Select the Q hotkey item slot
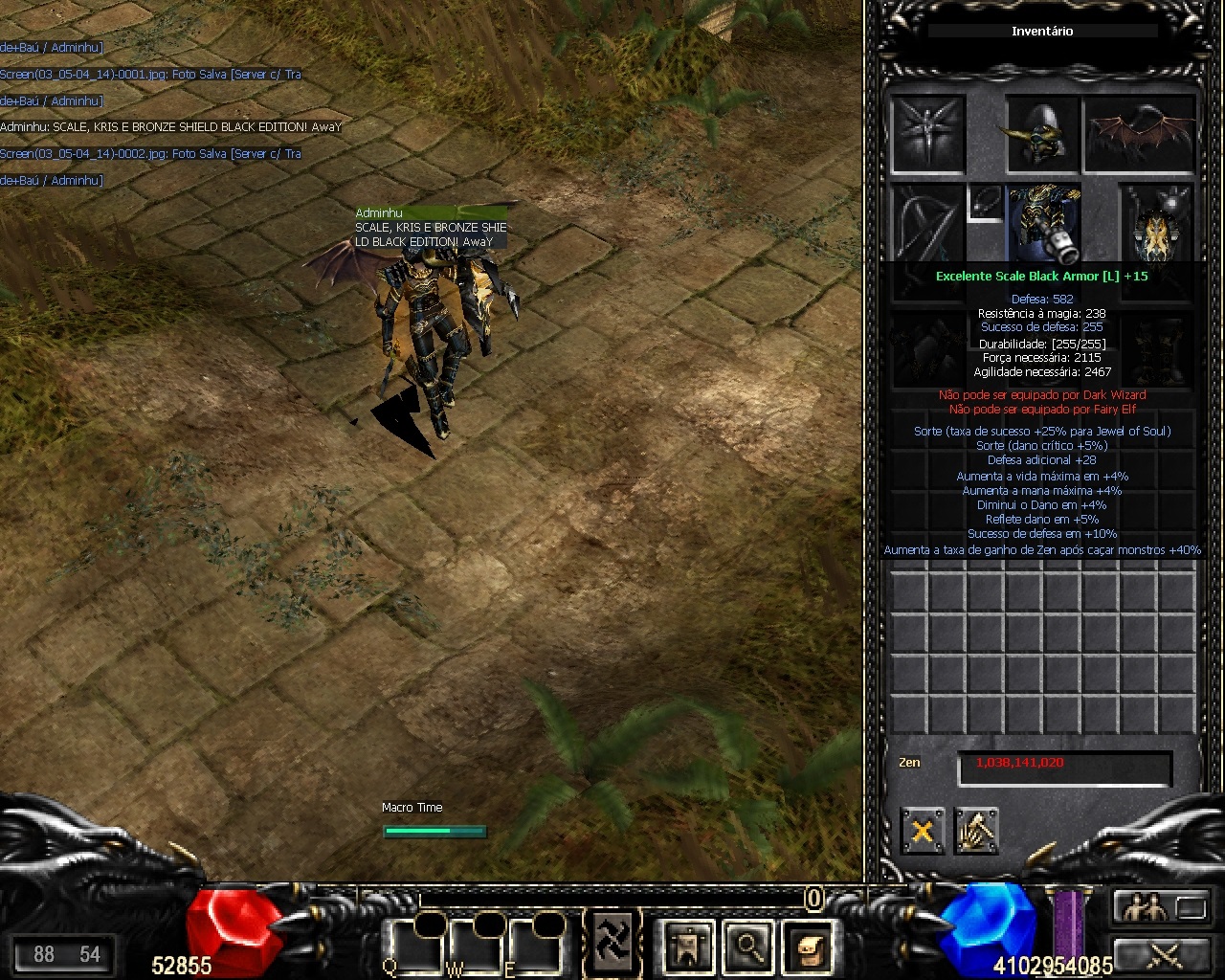 [x=412, y=947]
